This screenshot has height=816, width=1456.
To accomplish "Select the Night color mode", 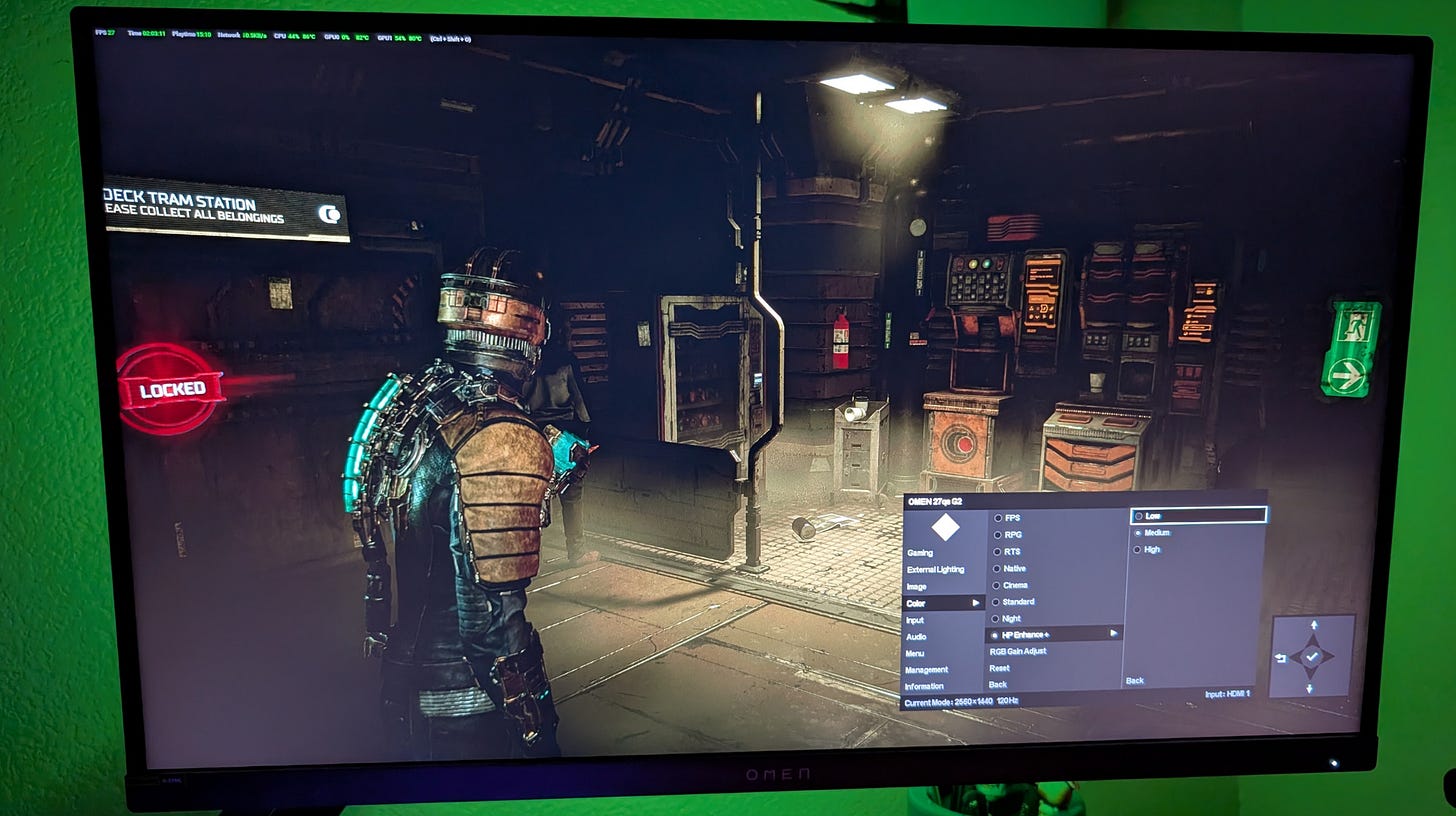I will 1011,618.
